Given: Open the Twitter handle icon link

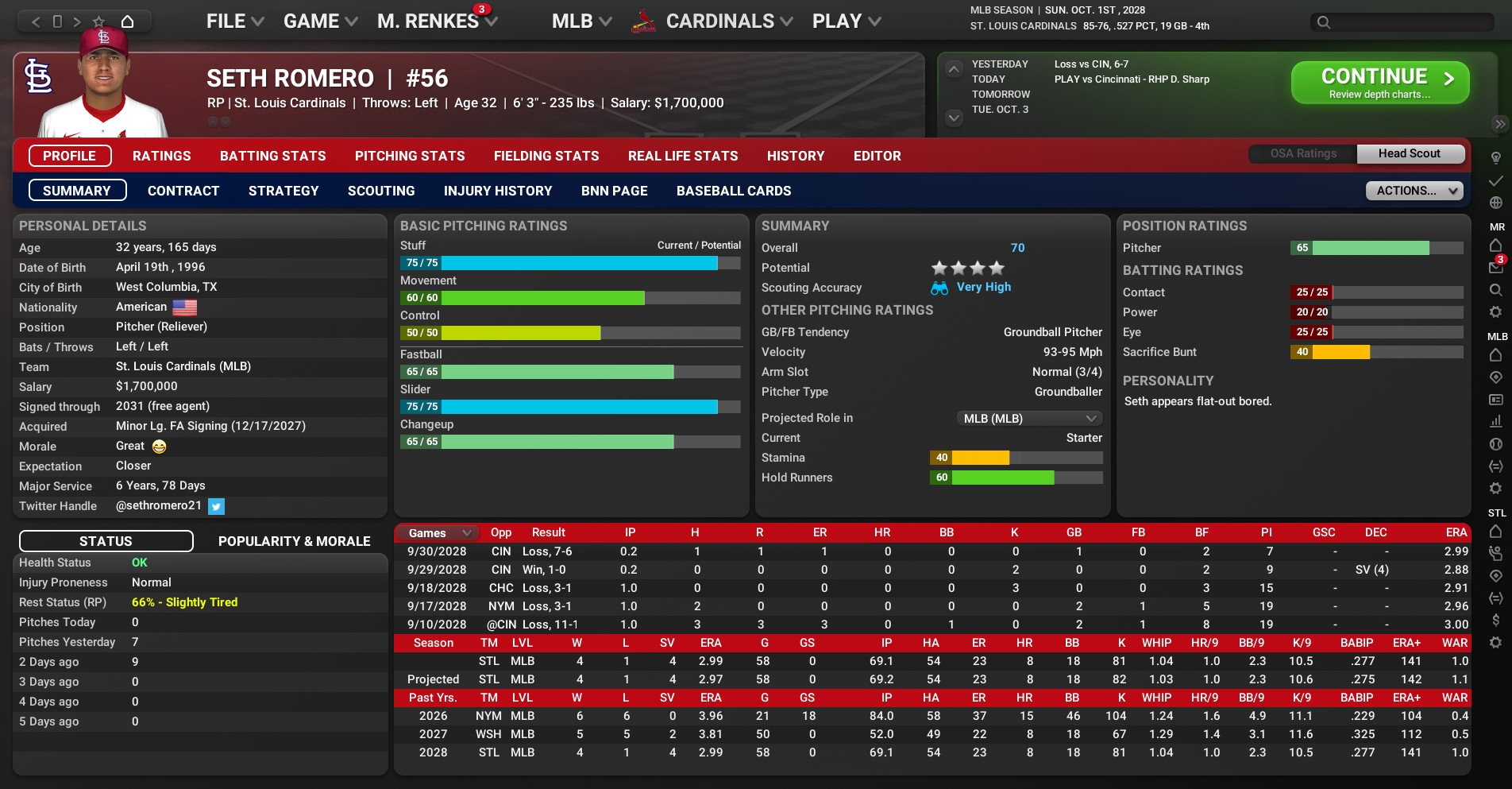Looking at the screenshot, I should (216, 506).
